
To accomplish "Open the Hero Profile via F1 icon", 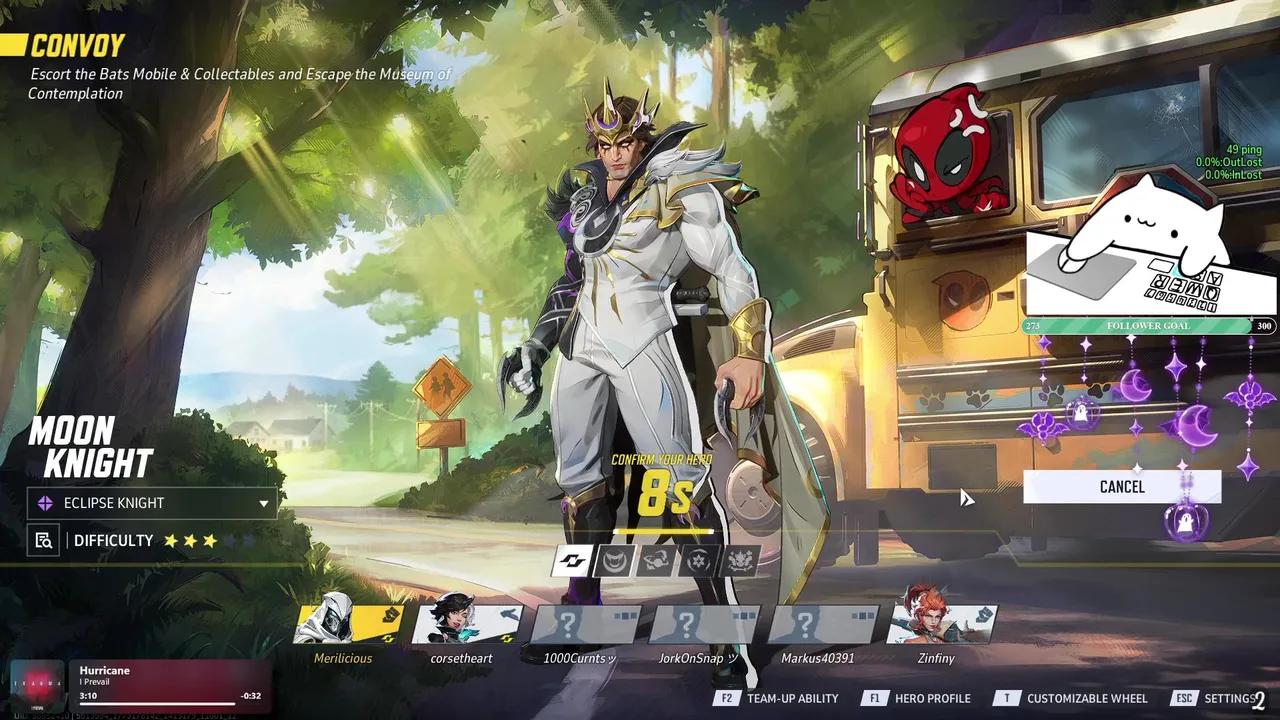I will 875,698.
